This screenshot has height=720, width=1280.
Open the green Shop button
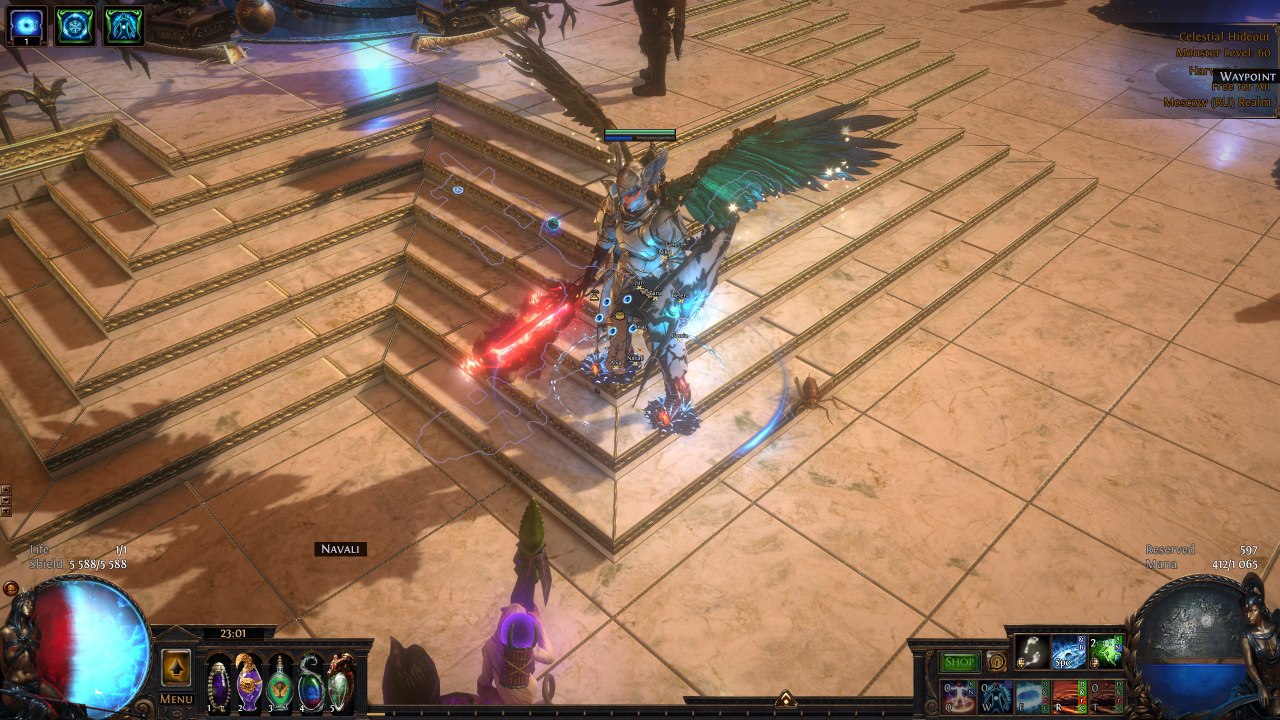[x=960, y=662]
